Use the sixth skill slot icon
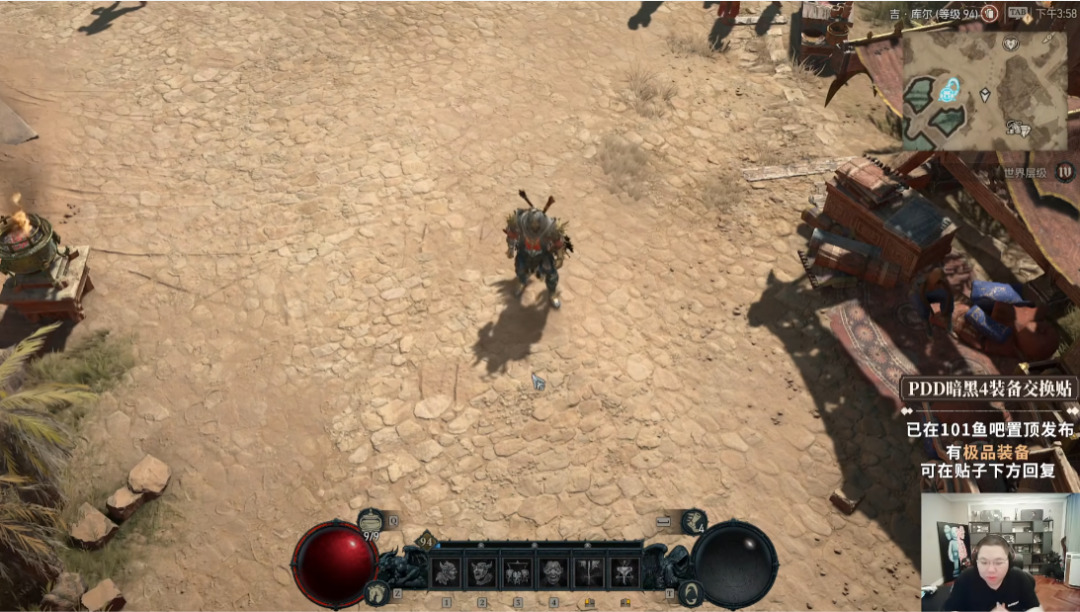Screen dimensions: 1080x612 pos(625,572)
